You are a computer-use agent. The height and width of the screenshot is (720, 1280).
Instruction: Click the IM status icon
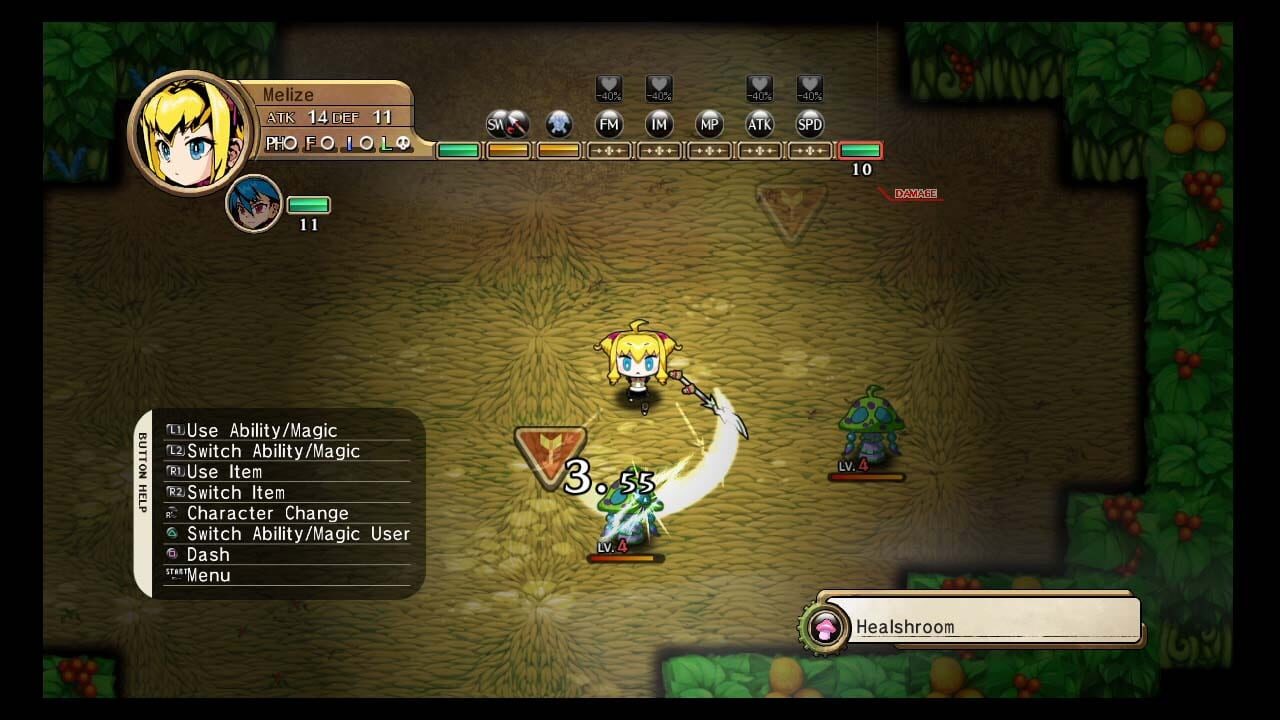(659, 124)
